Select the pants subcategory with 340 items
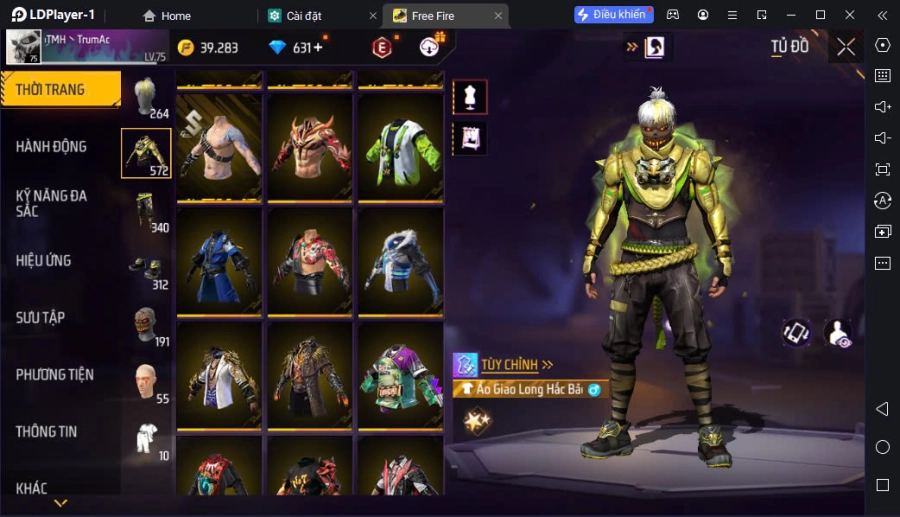Screen dimensions: 900x517 (x=147, y=211)
